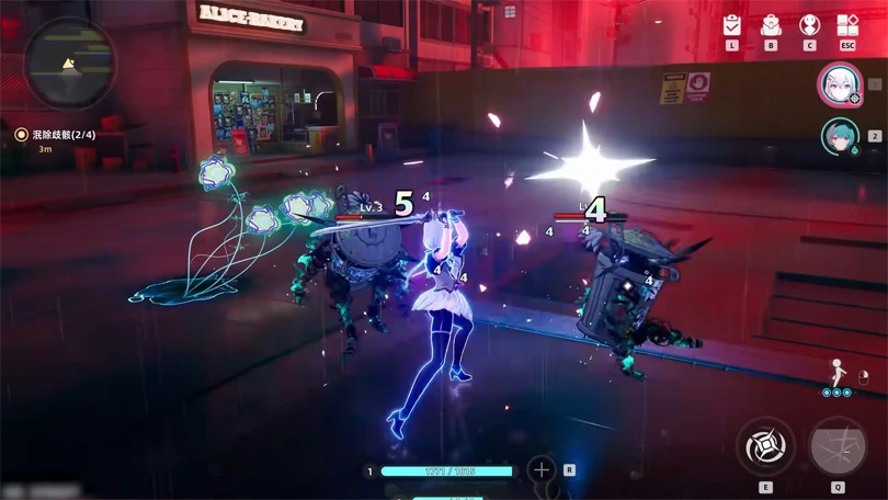Open the quest log clipboard icon
The width and height of the screenshot is (888, 500).
pyautogui.click(x=732, y=25)
